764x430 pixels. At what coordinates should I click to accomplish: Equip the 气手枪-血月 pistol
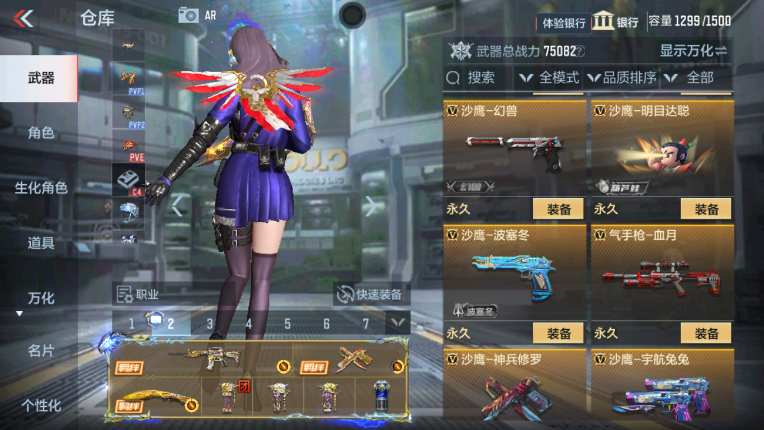tap(706, 333)
